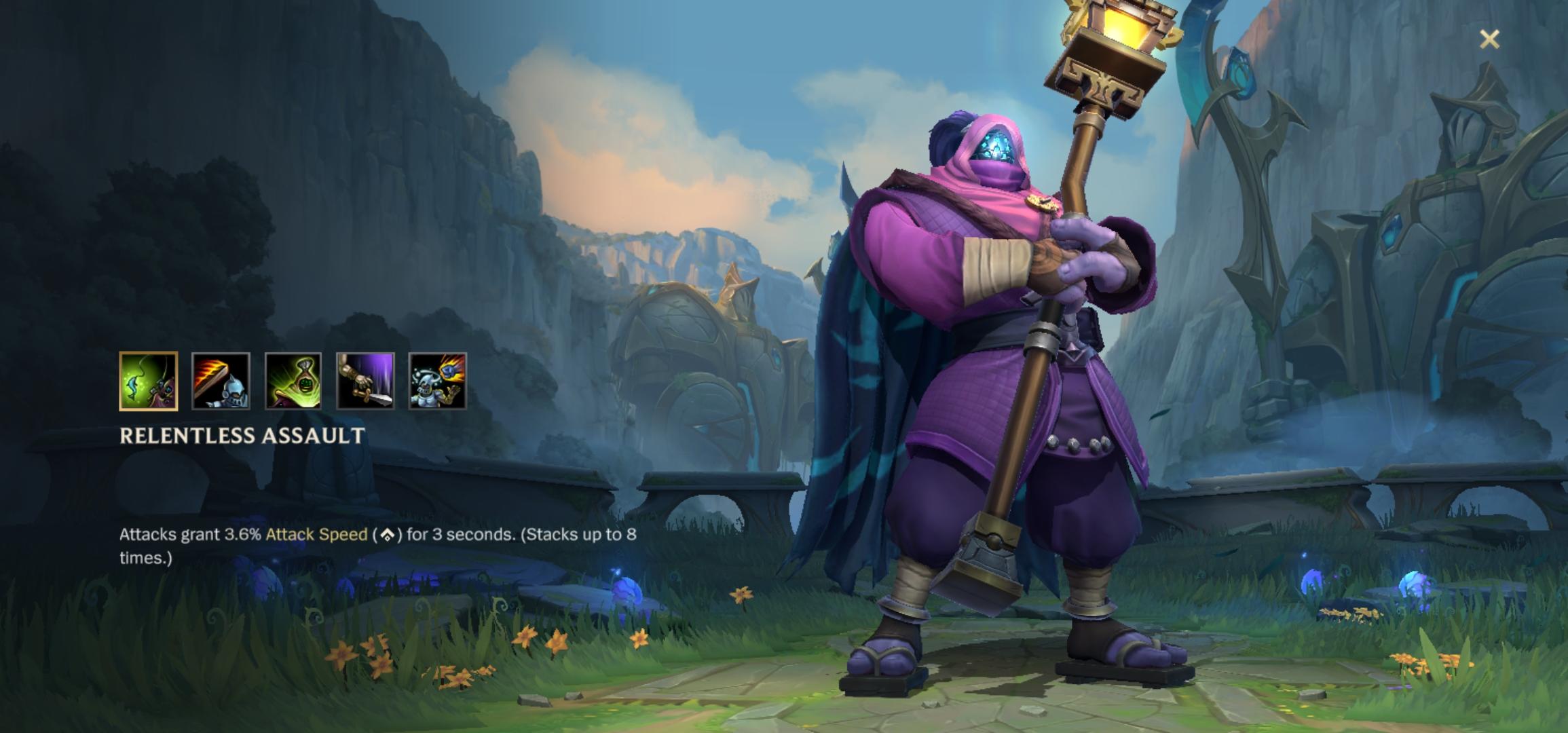Choose the green glowing hooded figure ability

[x=293, y=381]
